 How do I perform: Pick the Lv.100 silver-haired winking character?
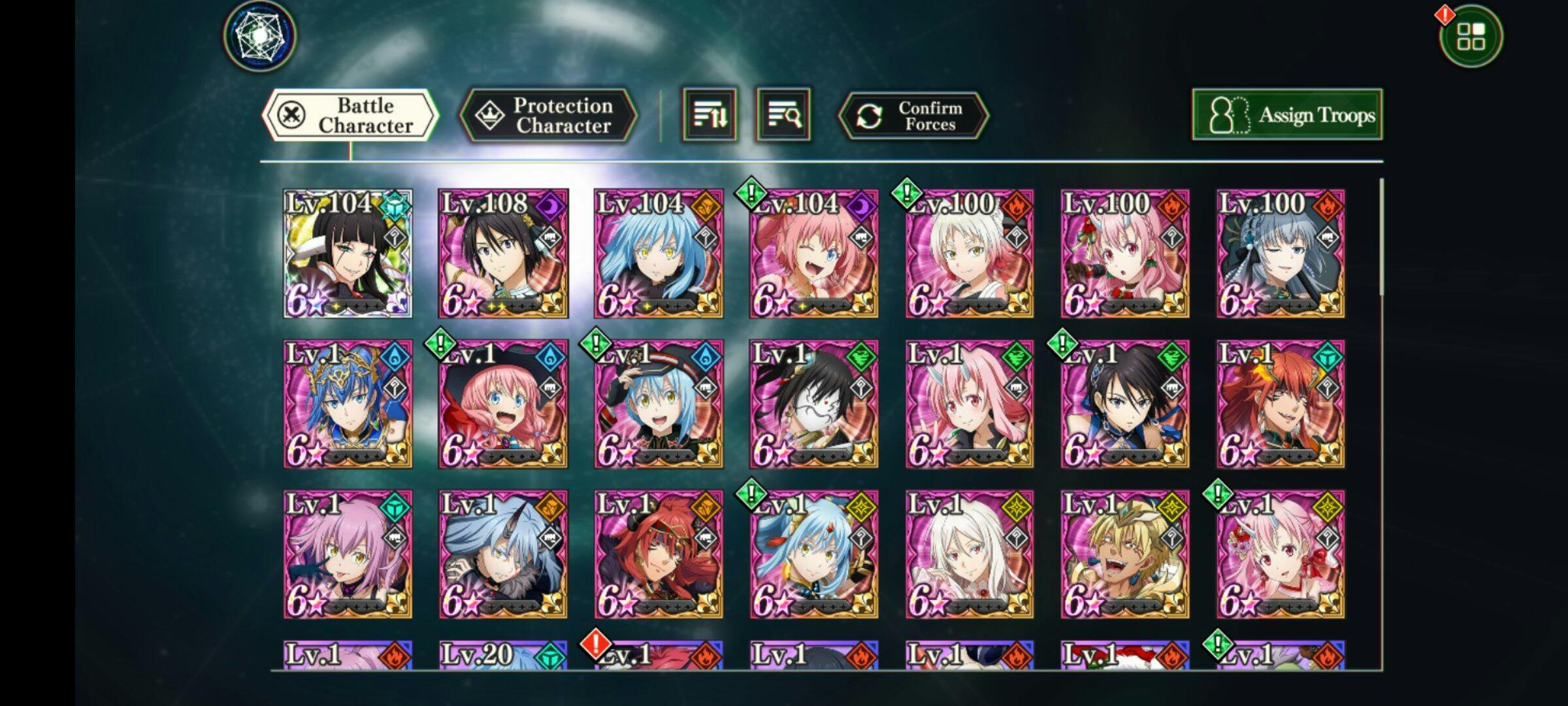(1281, 254)
